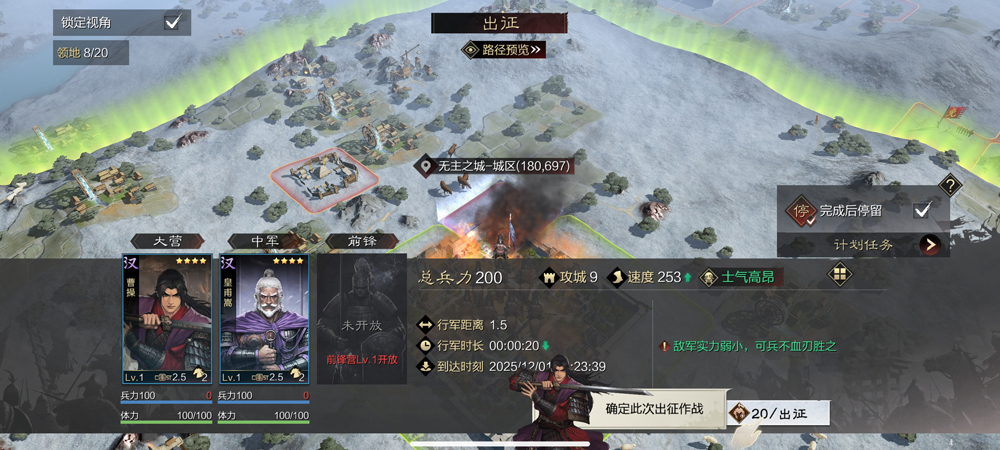Toggle the 锁定视角 checkbox
This screenshot has height=450, width=1000.
172,22
